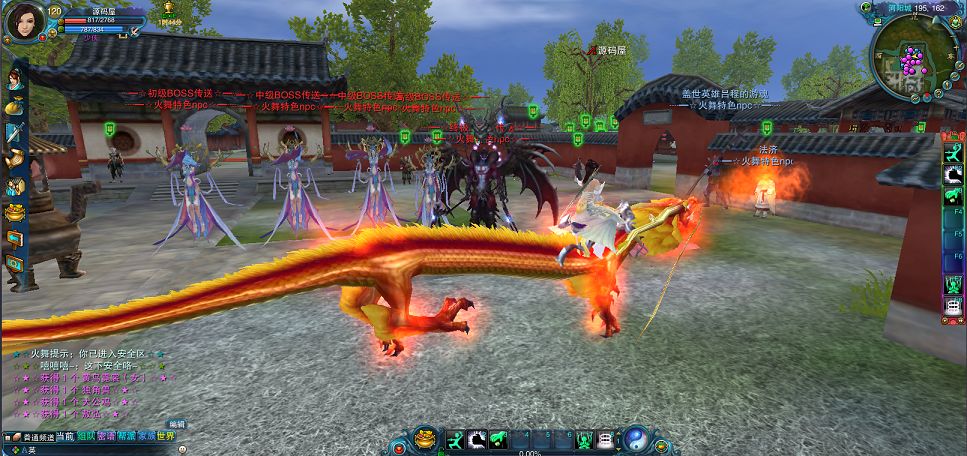
Task: Click the chat input field
Action: click(100, 449)
